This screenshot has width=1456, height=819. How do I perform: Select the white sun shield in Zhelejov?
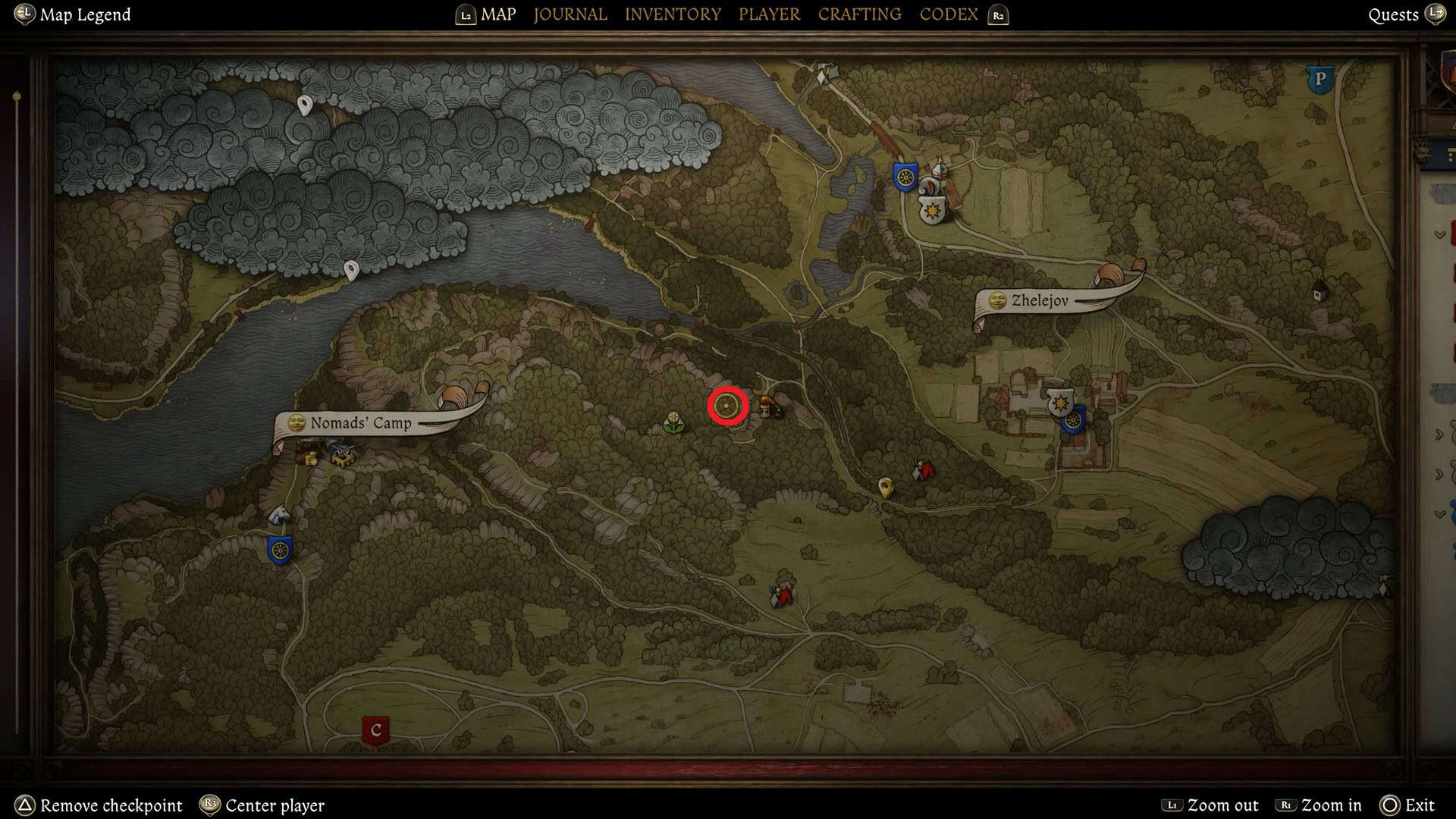[x=1059, y=401]
